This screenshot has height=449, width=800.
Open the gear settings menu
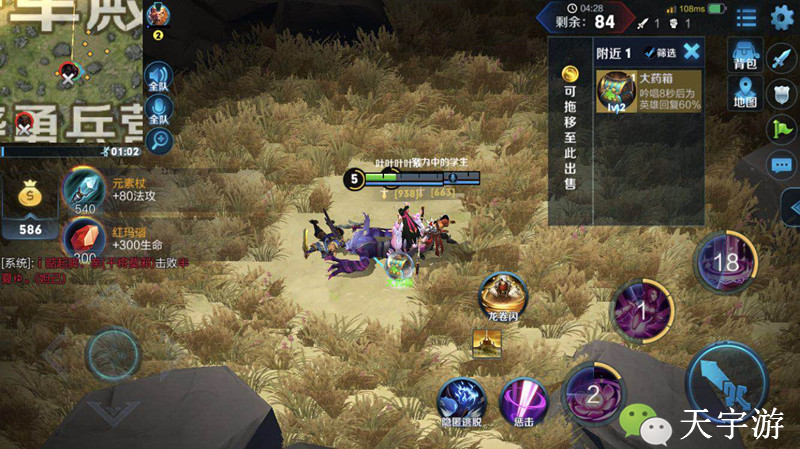click(x=782, y=17)
